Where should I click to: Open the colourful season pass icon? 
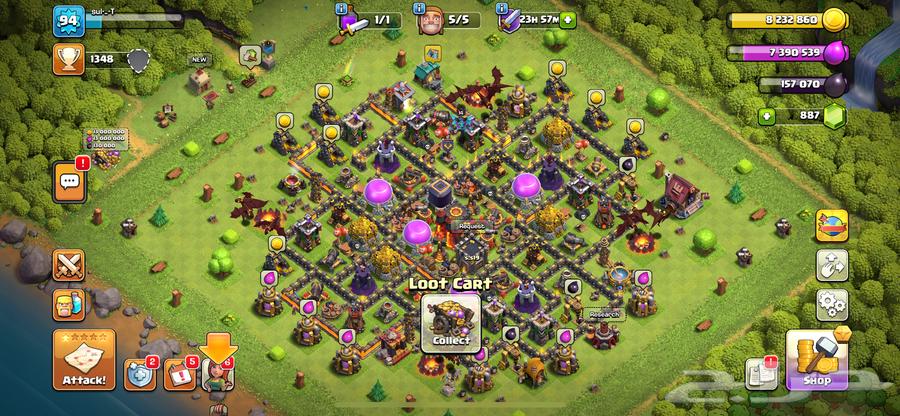point(831,226)
